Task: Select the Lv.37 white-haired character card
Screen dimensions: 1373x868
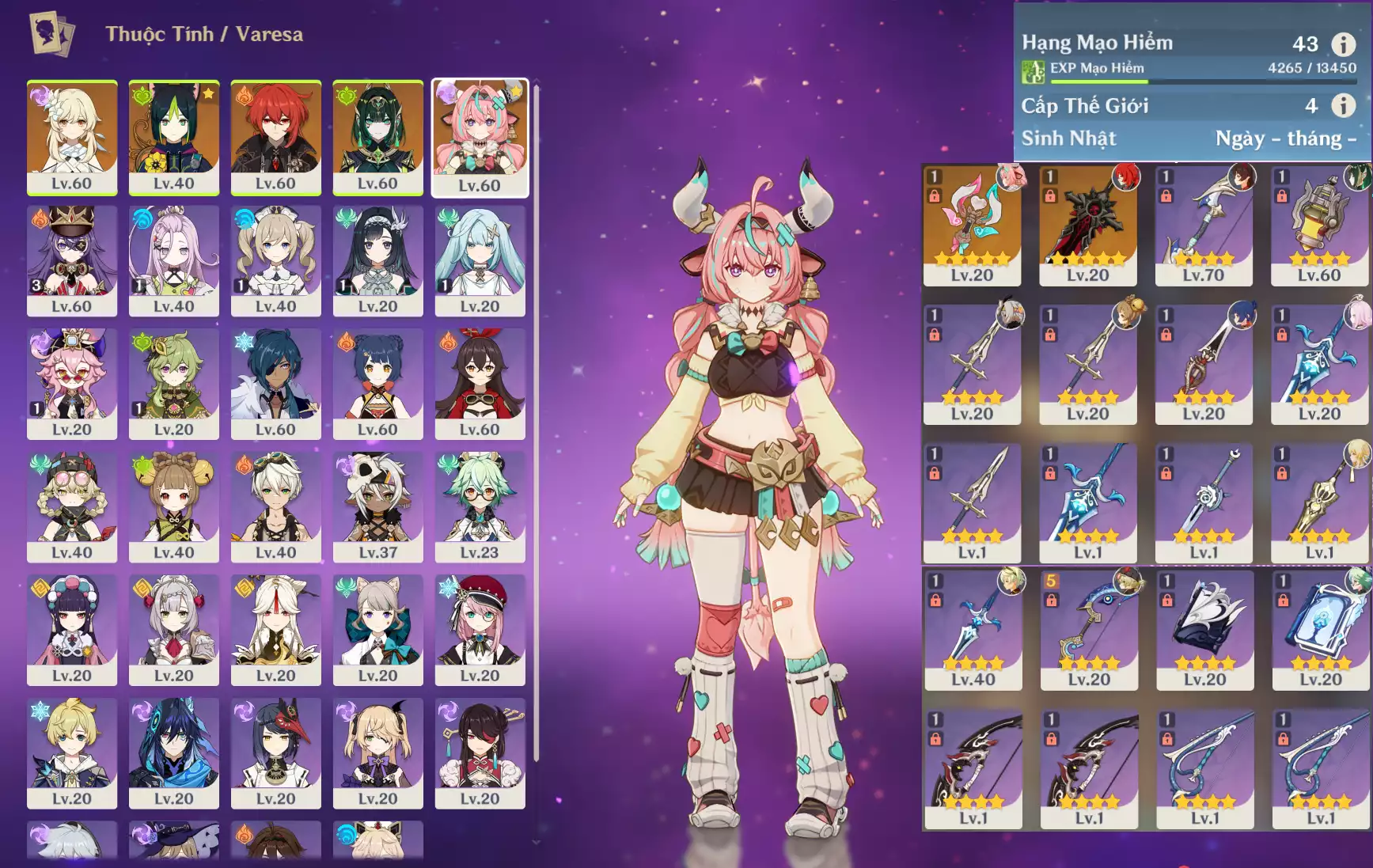Action: (x=377, y=506)
